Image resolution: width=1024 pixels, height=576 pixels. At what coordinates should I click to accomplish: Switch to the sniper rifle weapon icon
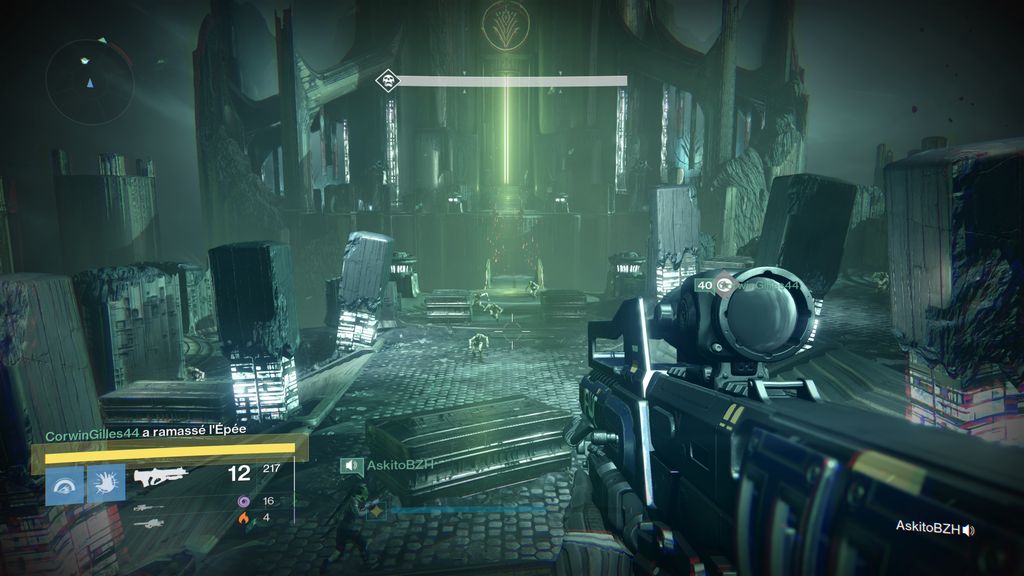click(x=147, y=507)
